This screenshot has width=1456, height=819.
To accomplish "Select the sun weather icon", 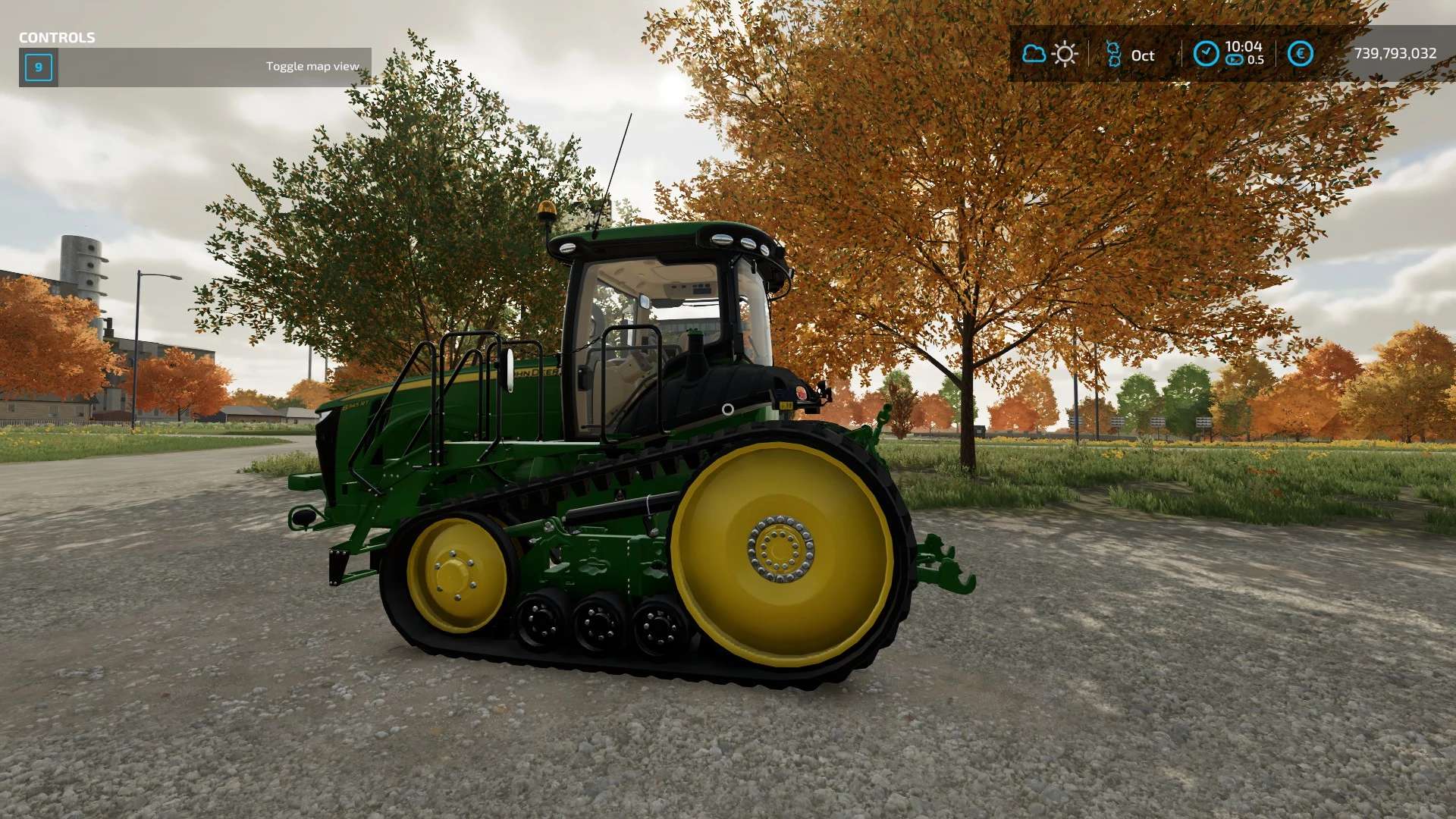I will pyautogui.click(x=1065, y=54).
